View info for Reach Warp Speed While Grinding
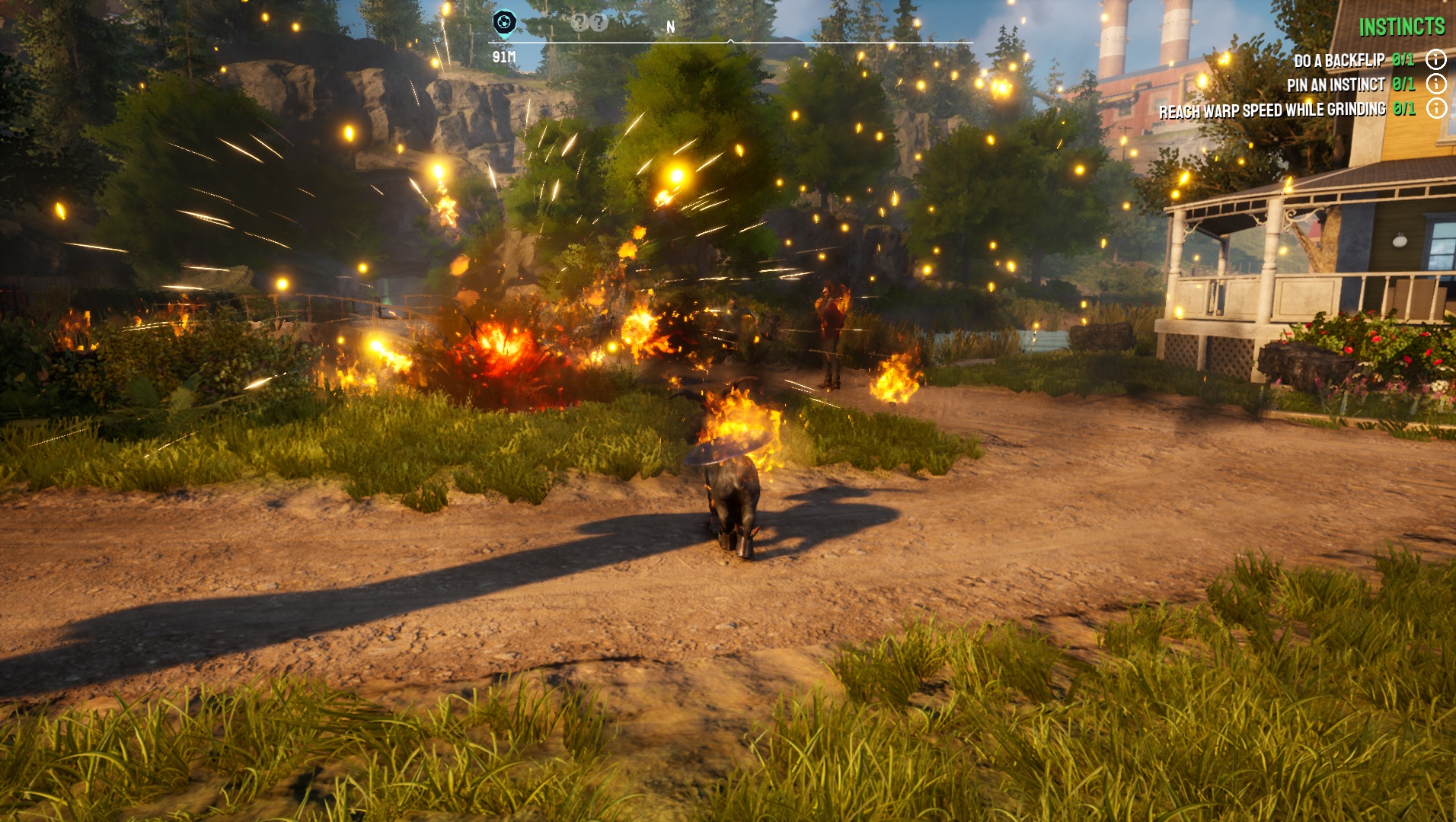1456x822 pixels. (x=1435, y=109)
